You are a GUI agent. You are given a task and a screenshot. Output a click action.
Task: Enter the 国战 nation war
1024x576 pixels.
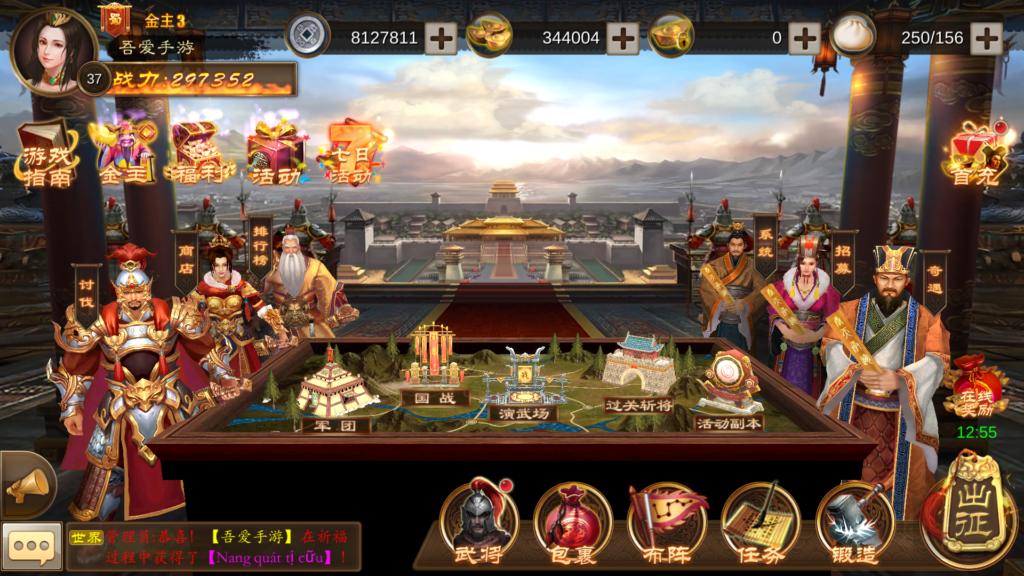[x=435, y=365]
